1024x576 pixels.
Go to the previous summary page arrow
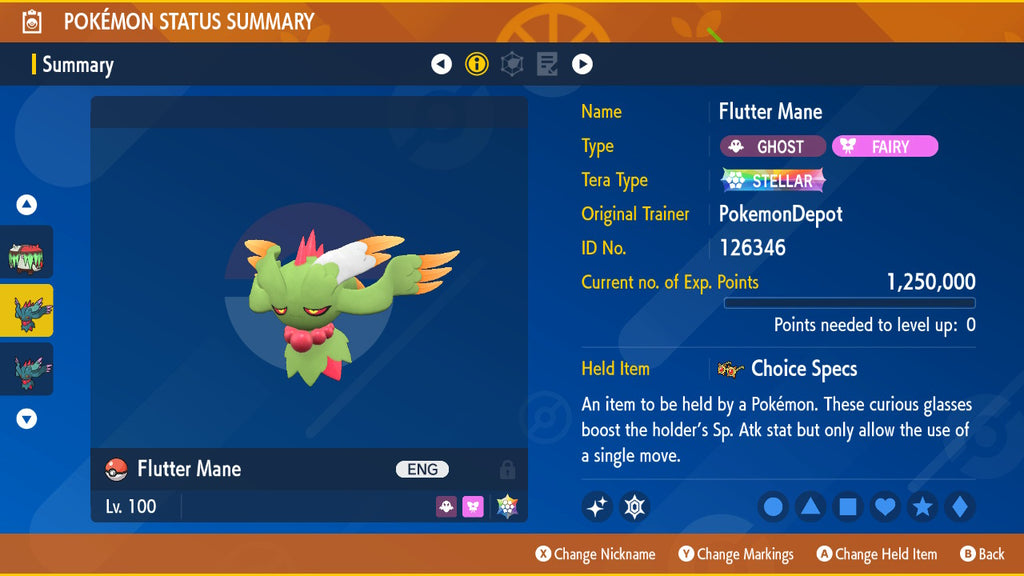[441, 64]
